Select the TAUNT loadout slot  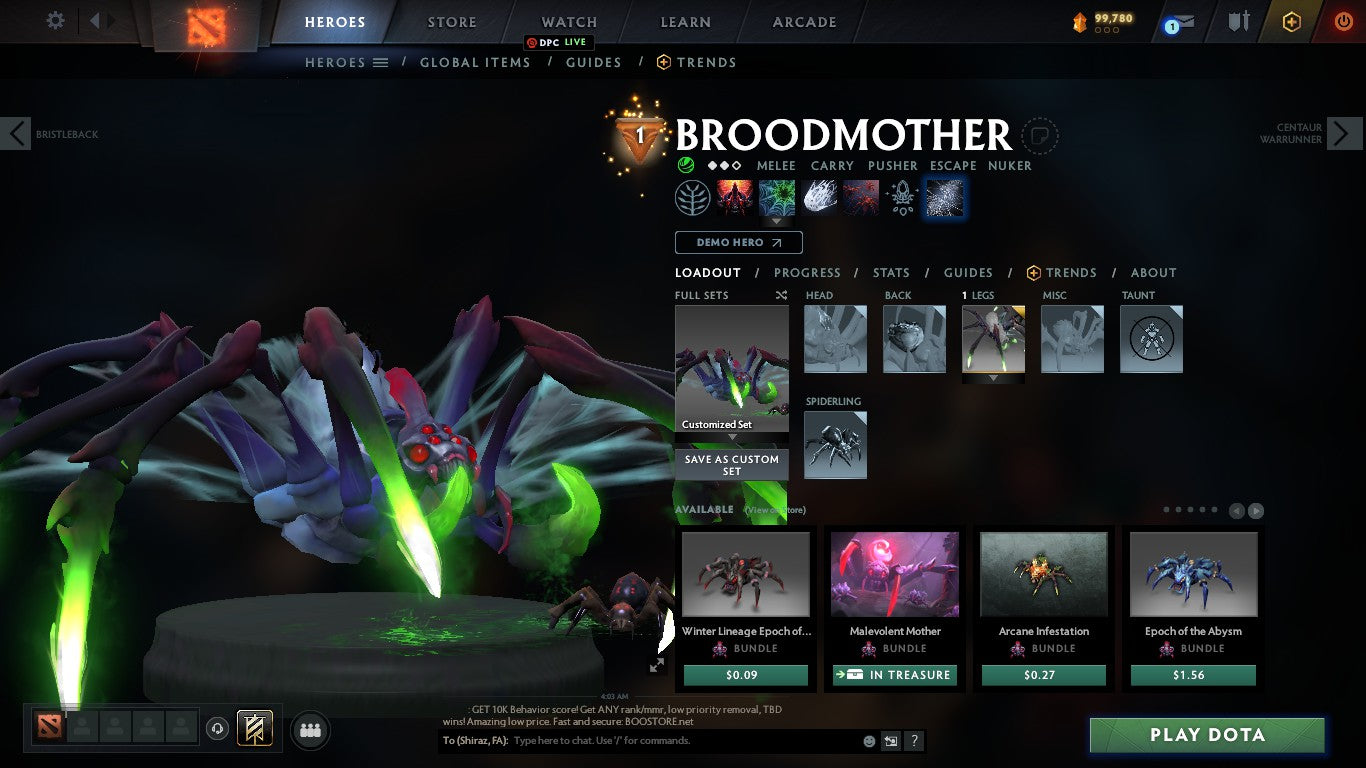[1151, 339]
